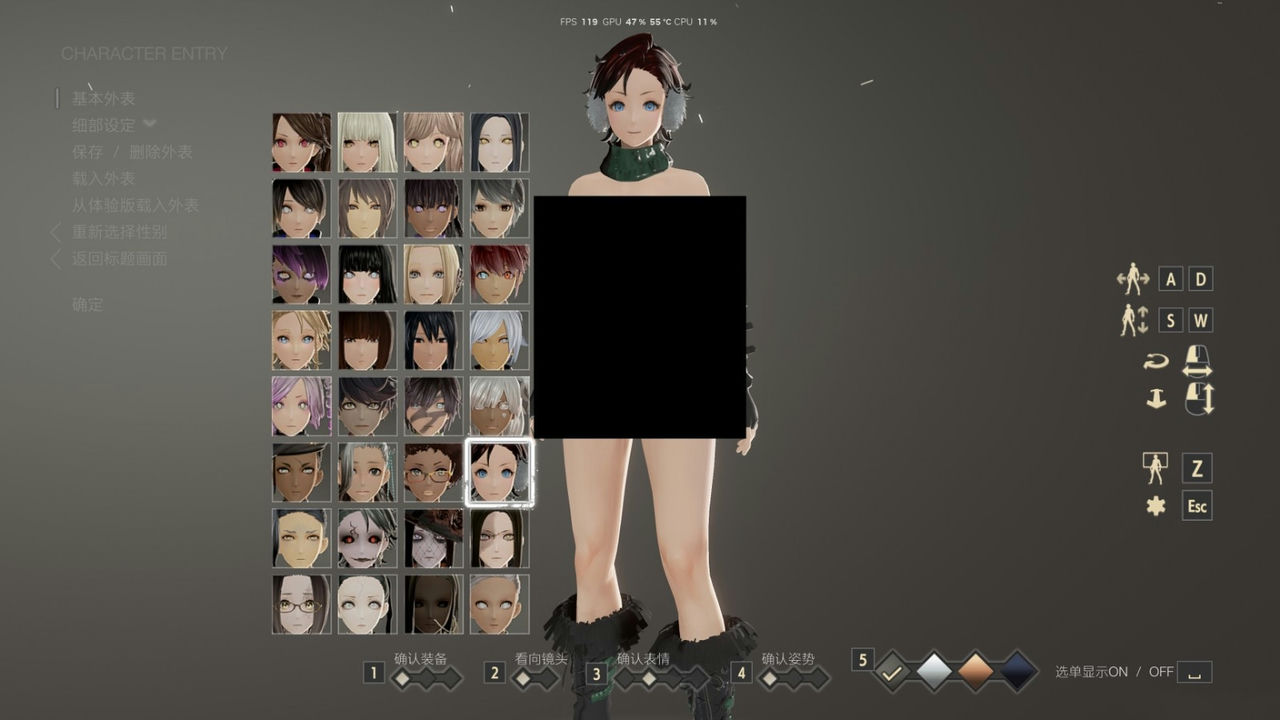The height and width of the screenshot is (720, 1280).
Task: Click the character height adjustment figure icon
Action: tap(1133, 320)
